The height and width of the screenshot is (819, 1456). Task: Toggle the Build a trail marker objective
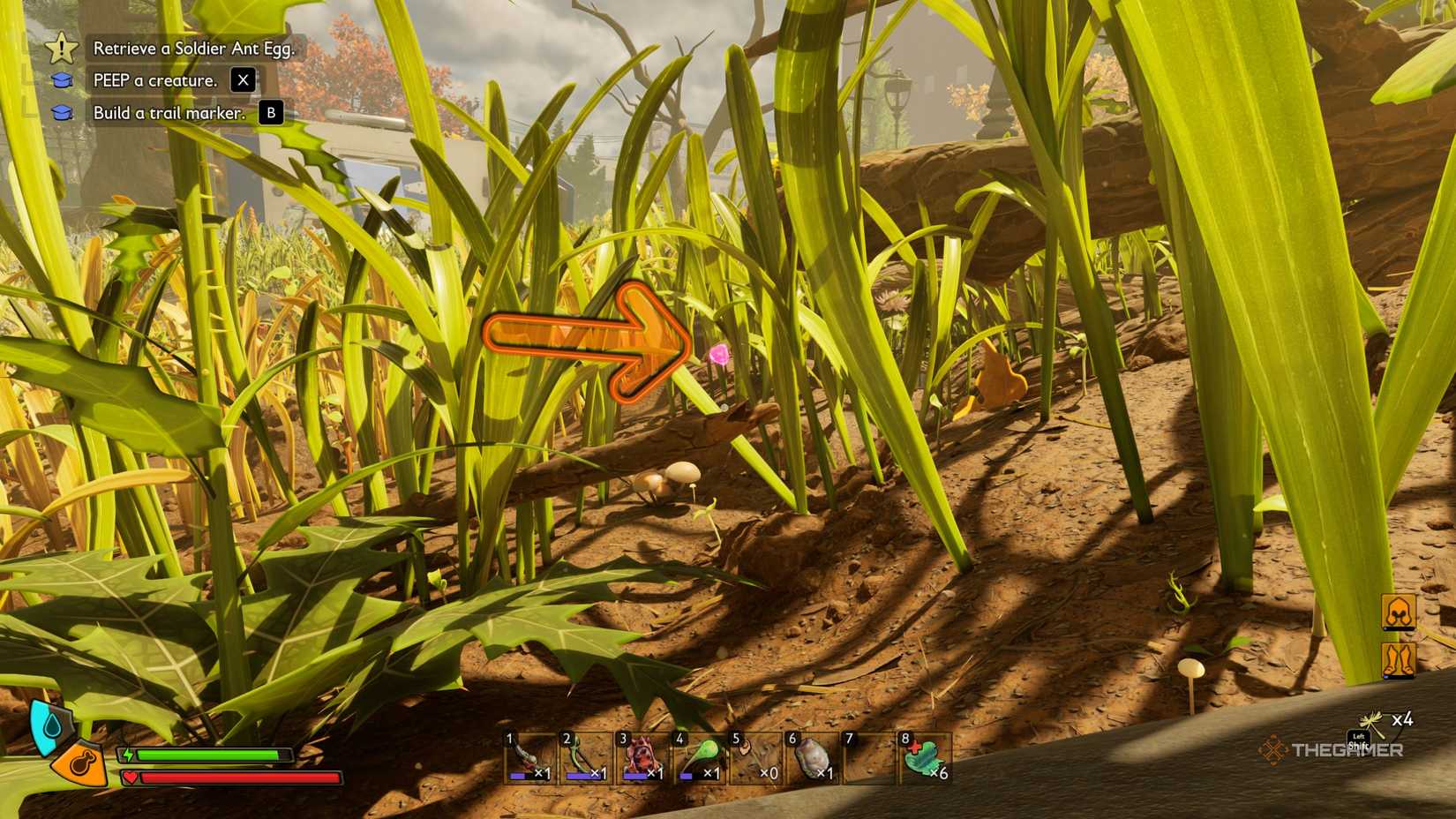click(x=168, y=112)
